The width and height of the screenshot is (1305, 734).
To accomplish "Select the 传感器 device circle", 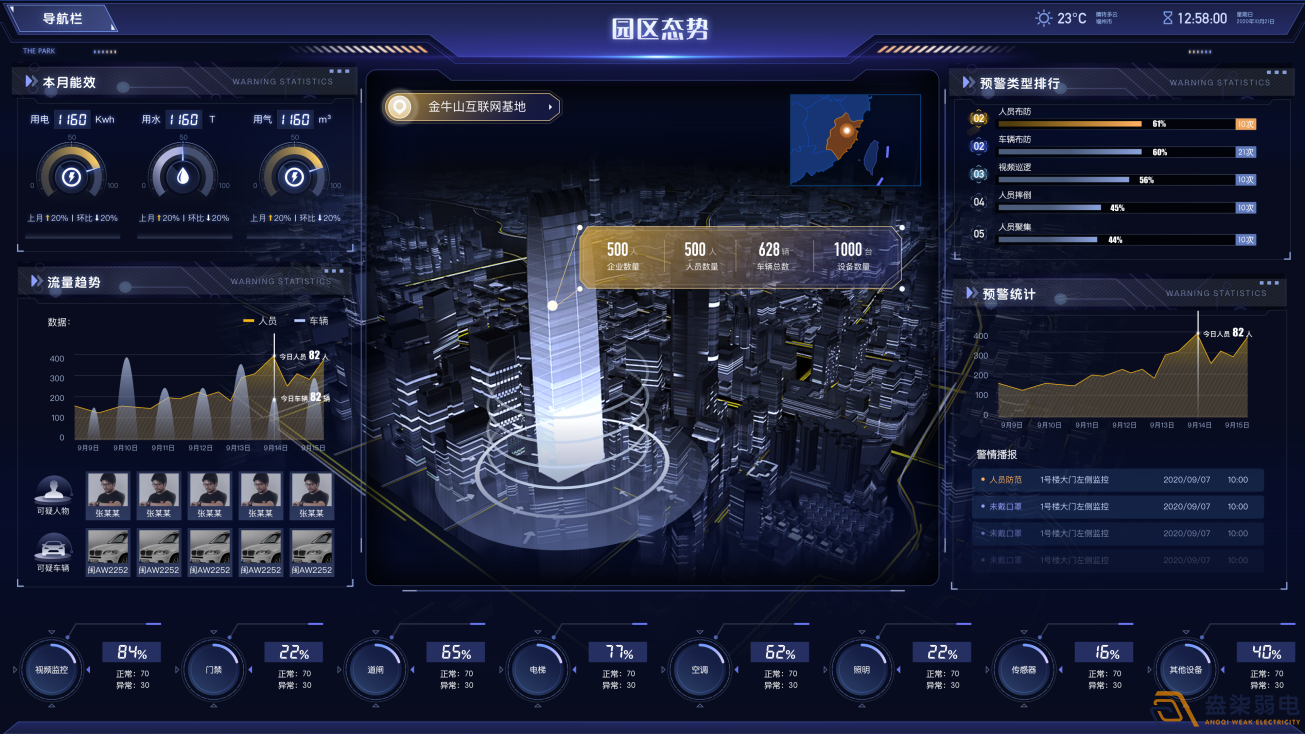I will click(1023, 669).
